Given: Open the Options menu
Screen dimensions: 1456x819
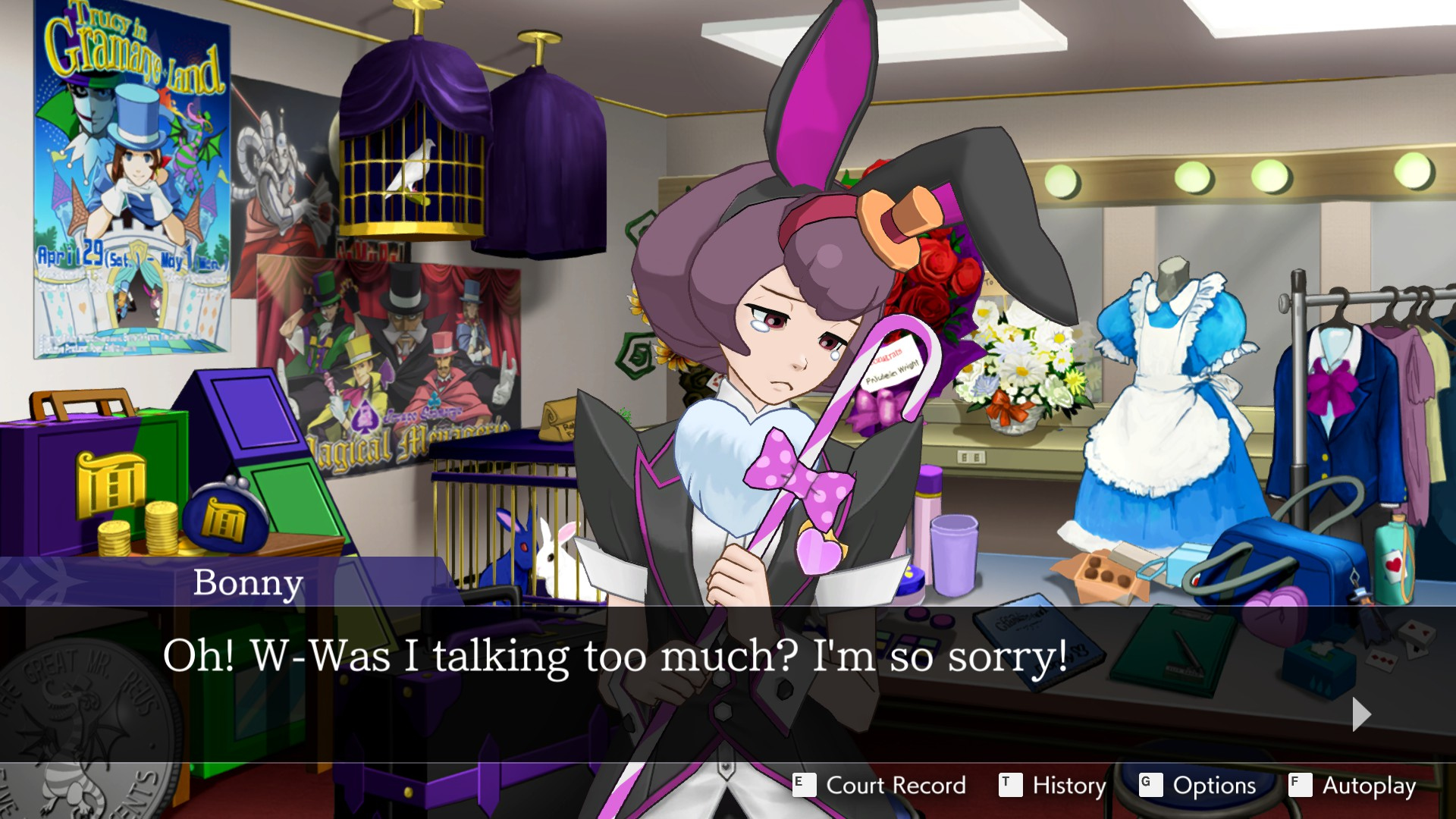Looking at the screenshot, I should click(x=1198, y=785).
